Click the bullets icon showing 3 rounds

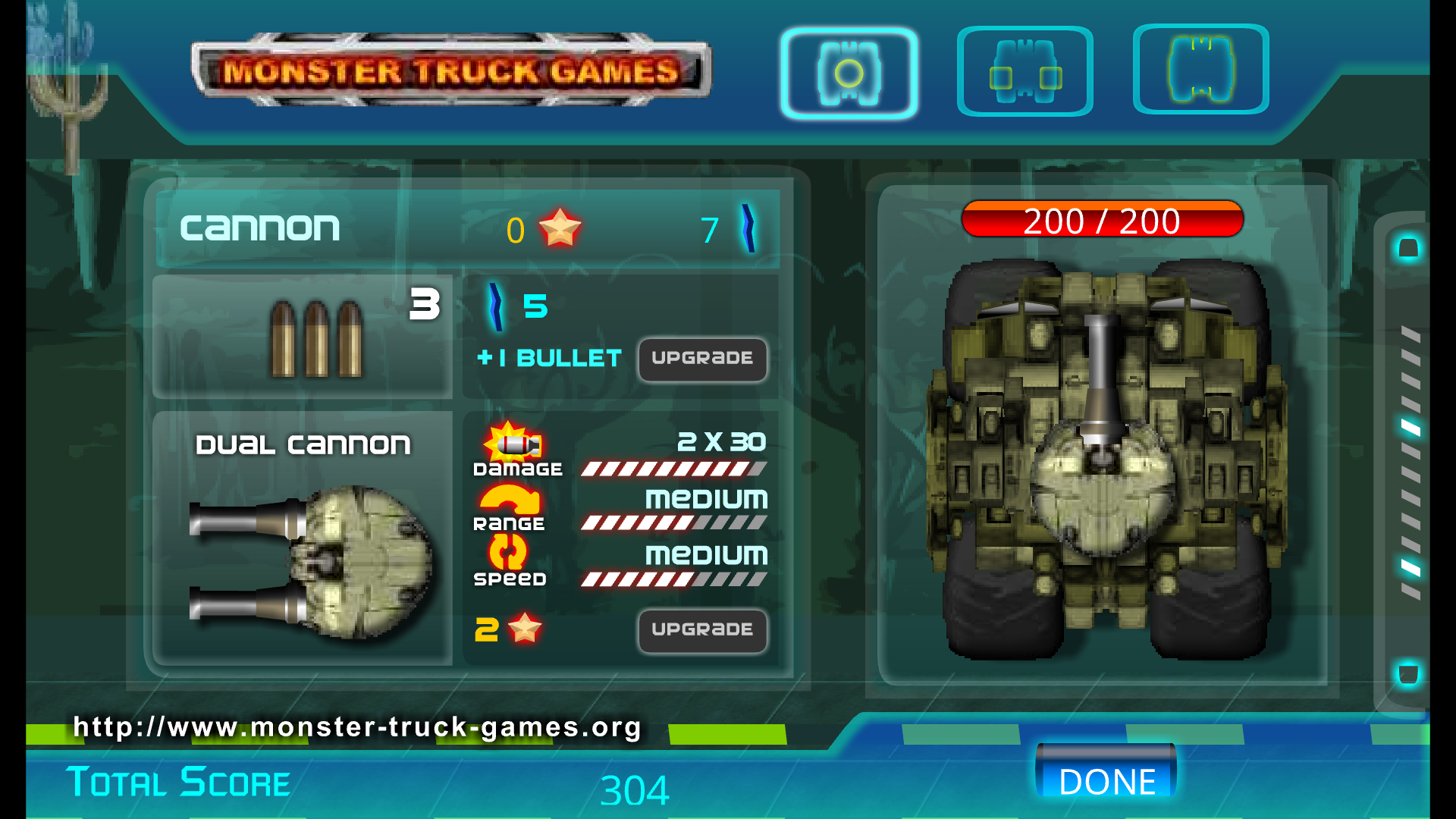coord(317,337)
